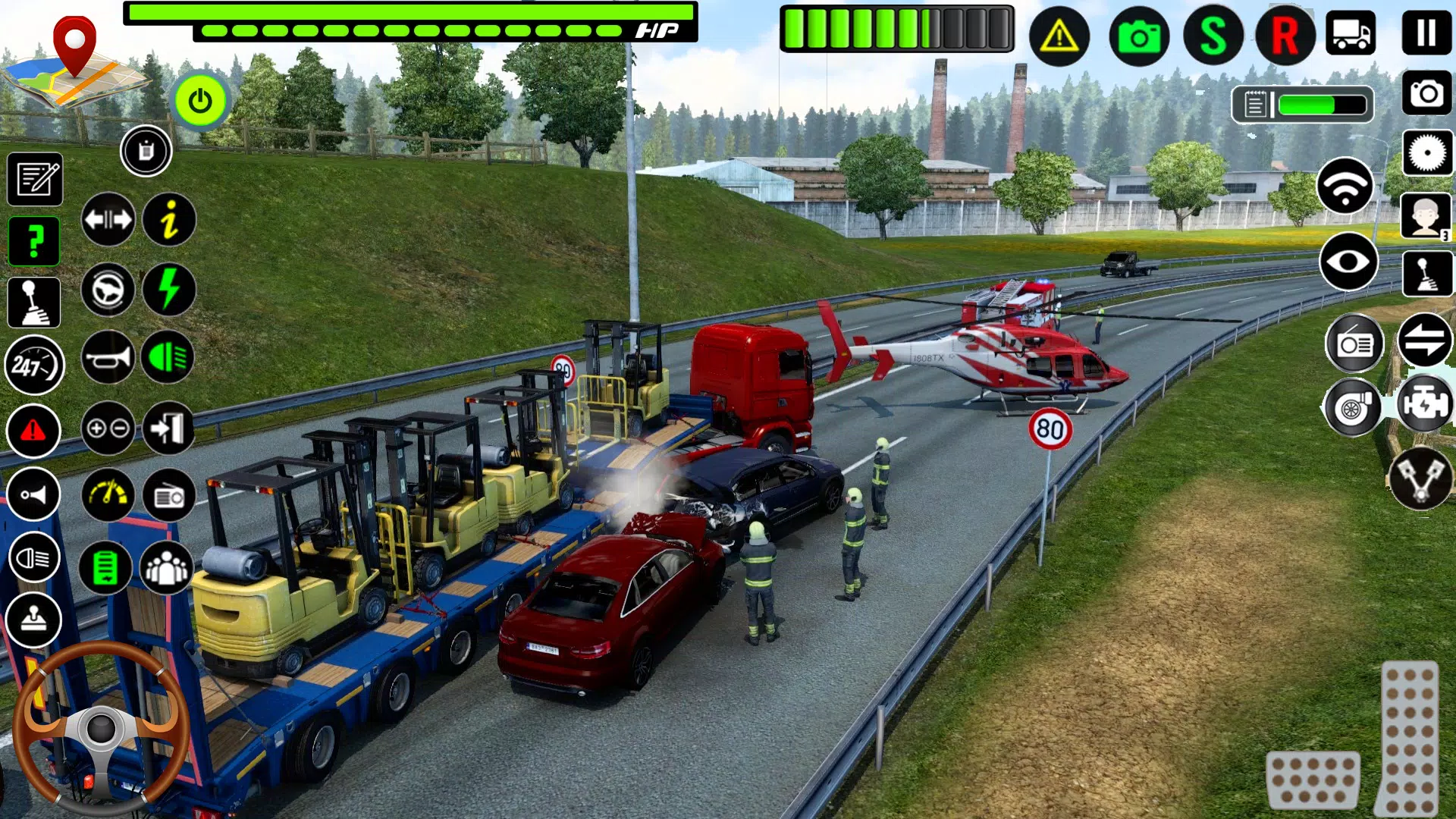The width and height of the screenshot is (1456, 819).
Task: Toggle the power ignition button
Action: point(200,99)
